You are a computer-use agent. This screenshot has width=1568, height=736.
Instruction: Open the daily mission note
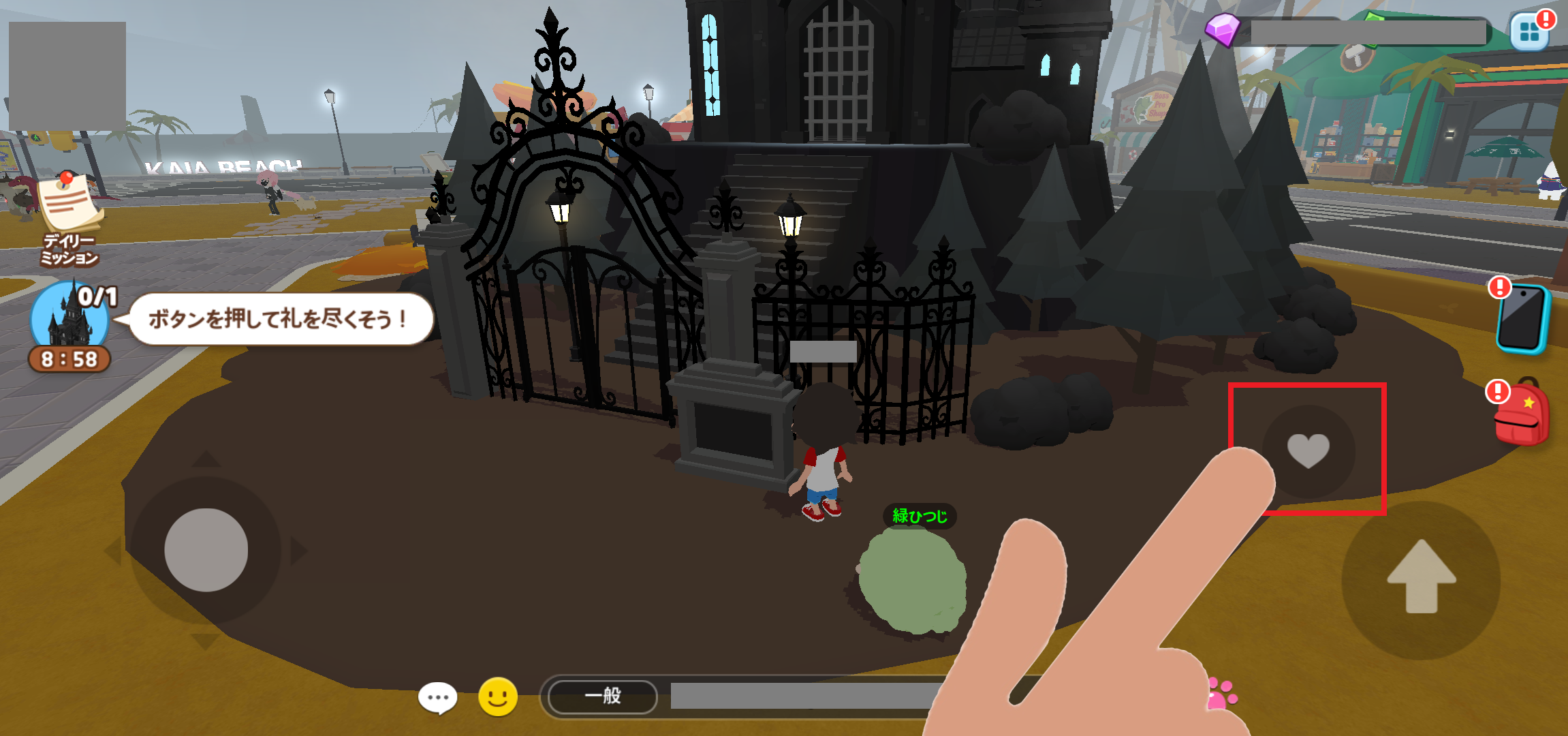point(69,218)
